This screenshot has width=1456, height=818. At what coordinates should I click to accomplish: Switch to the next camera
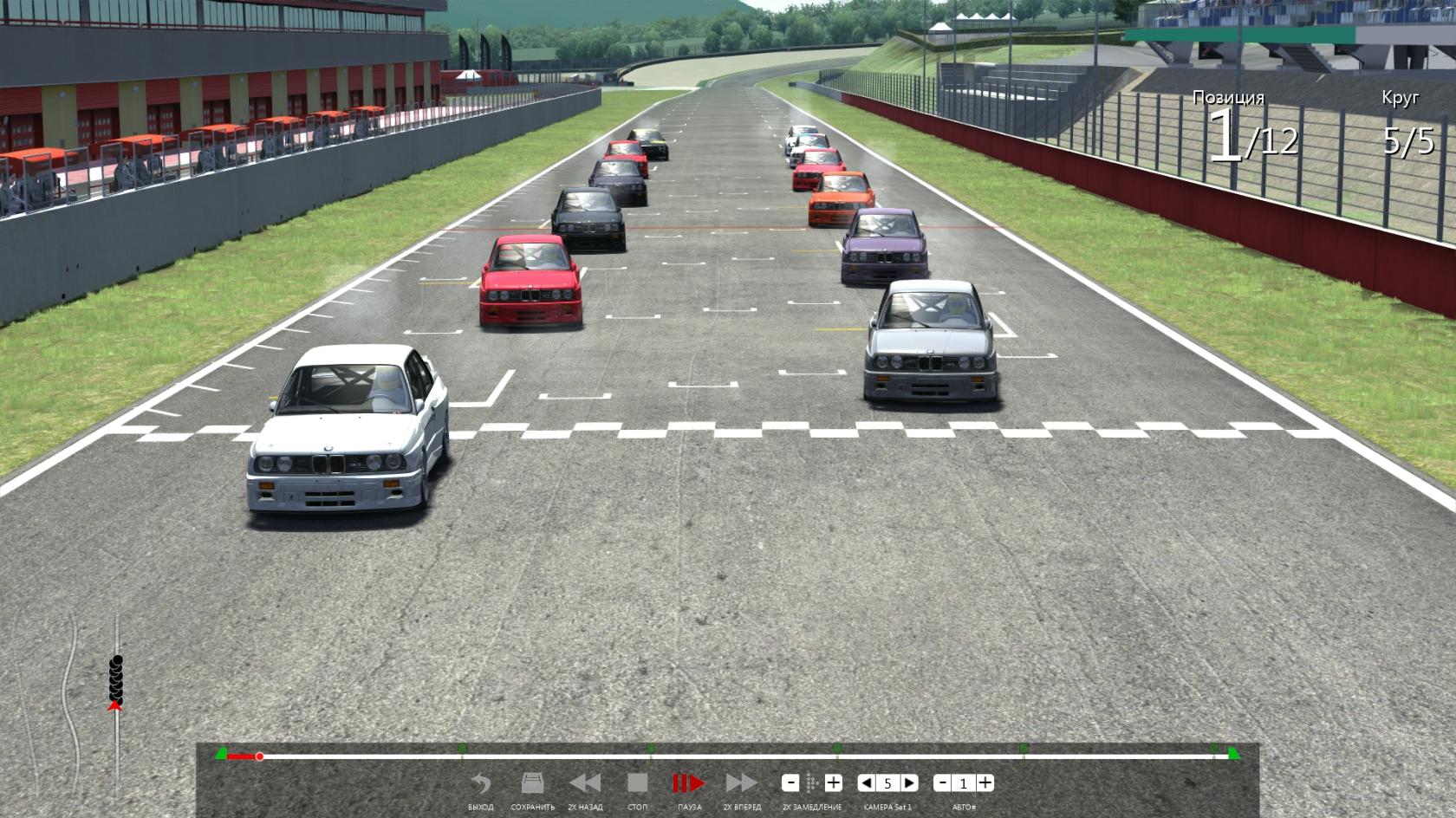tap(909, 783)
